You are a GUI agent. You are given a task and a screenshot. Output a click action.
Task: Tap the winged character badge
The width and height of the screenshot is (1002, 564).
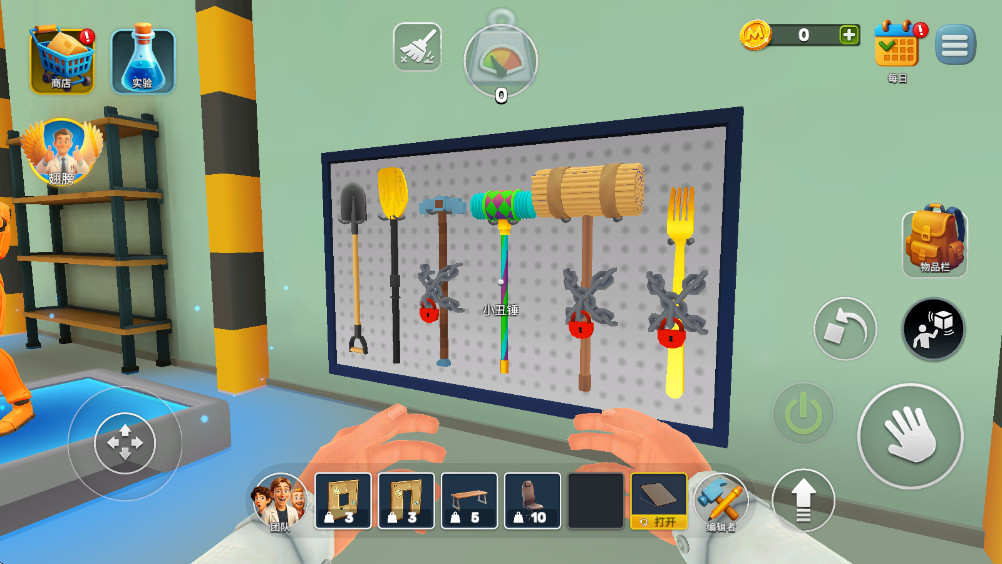[x=62, y=151]
